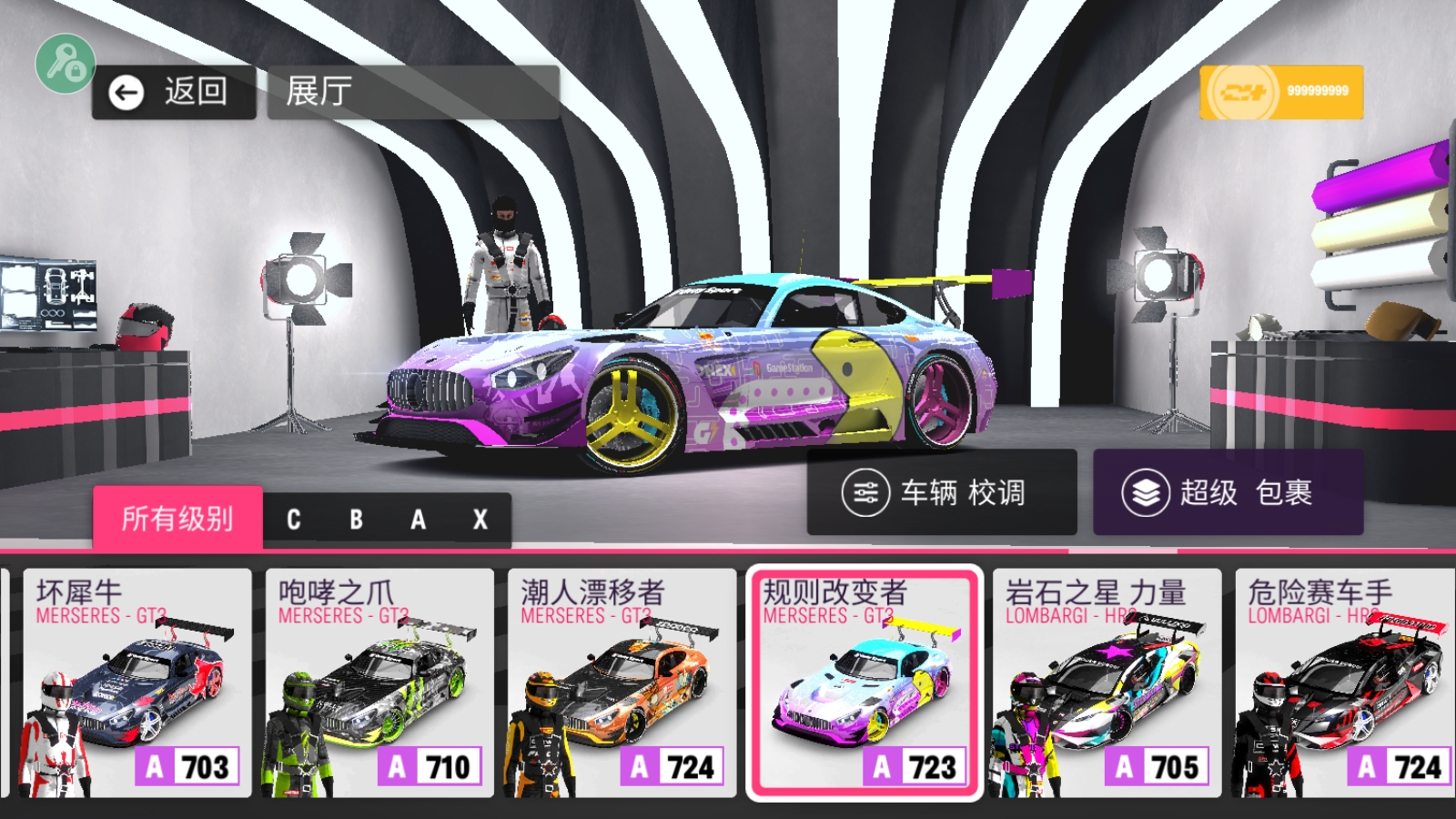Image resolution: width=1456 pixels, height=819 pixels.
Task: Filter cars by class C
Action: [x=294, y=520]
